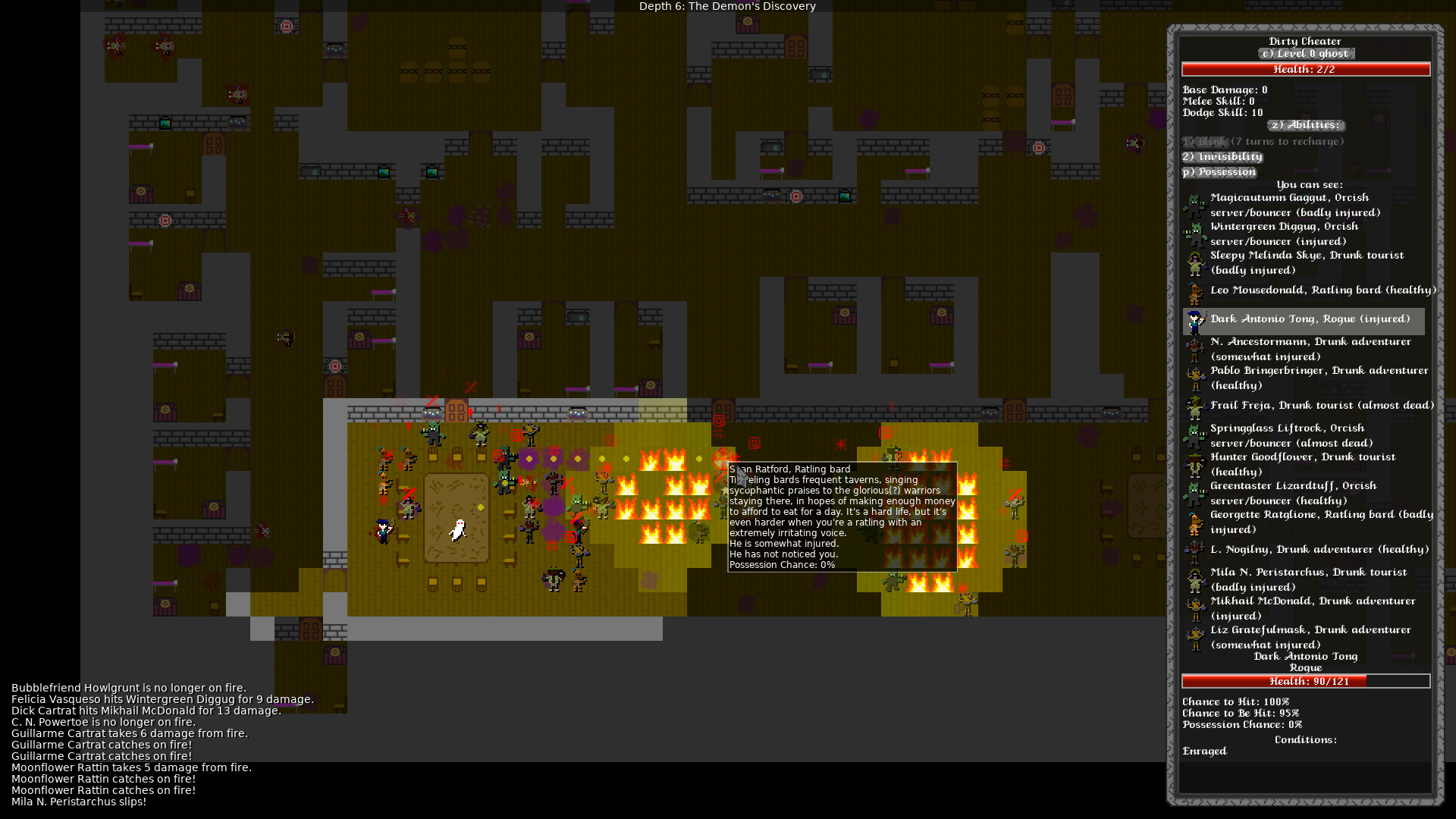Expand the Abilities section header
The height and width of the screenshot is (819, 1456).
[x=1306, y=125]
